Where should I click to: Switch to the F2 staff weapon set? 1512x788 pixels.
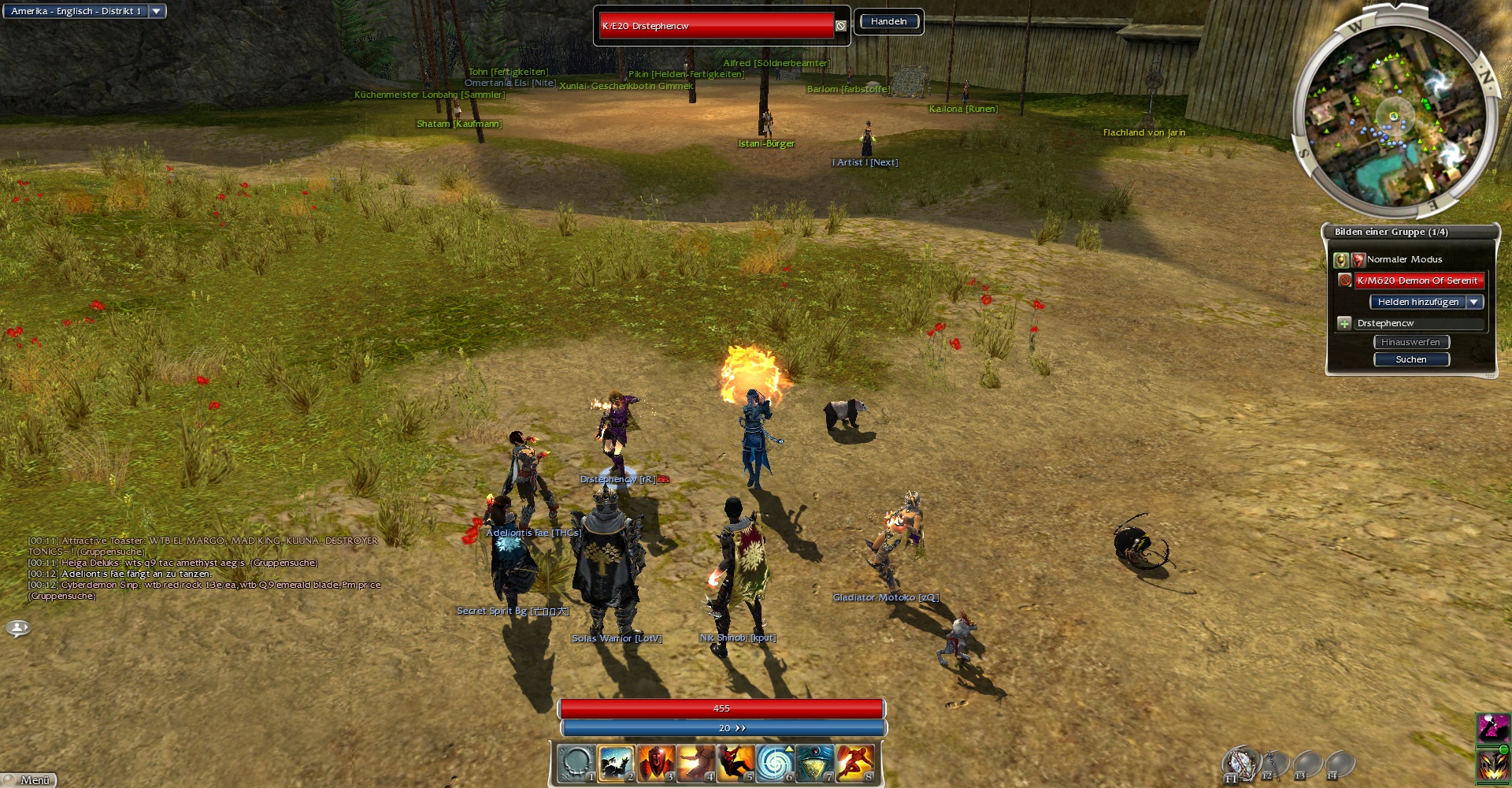point(1274,763)
